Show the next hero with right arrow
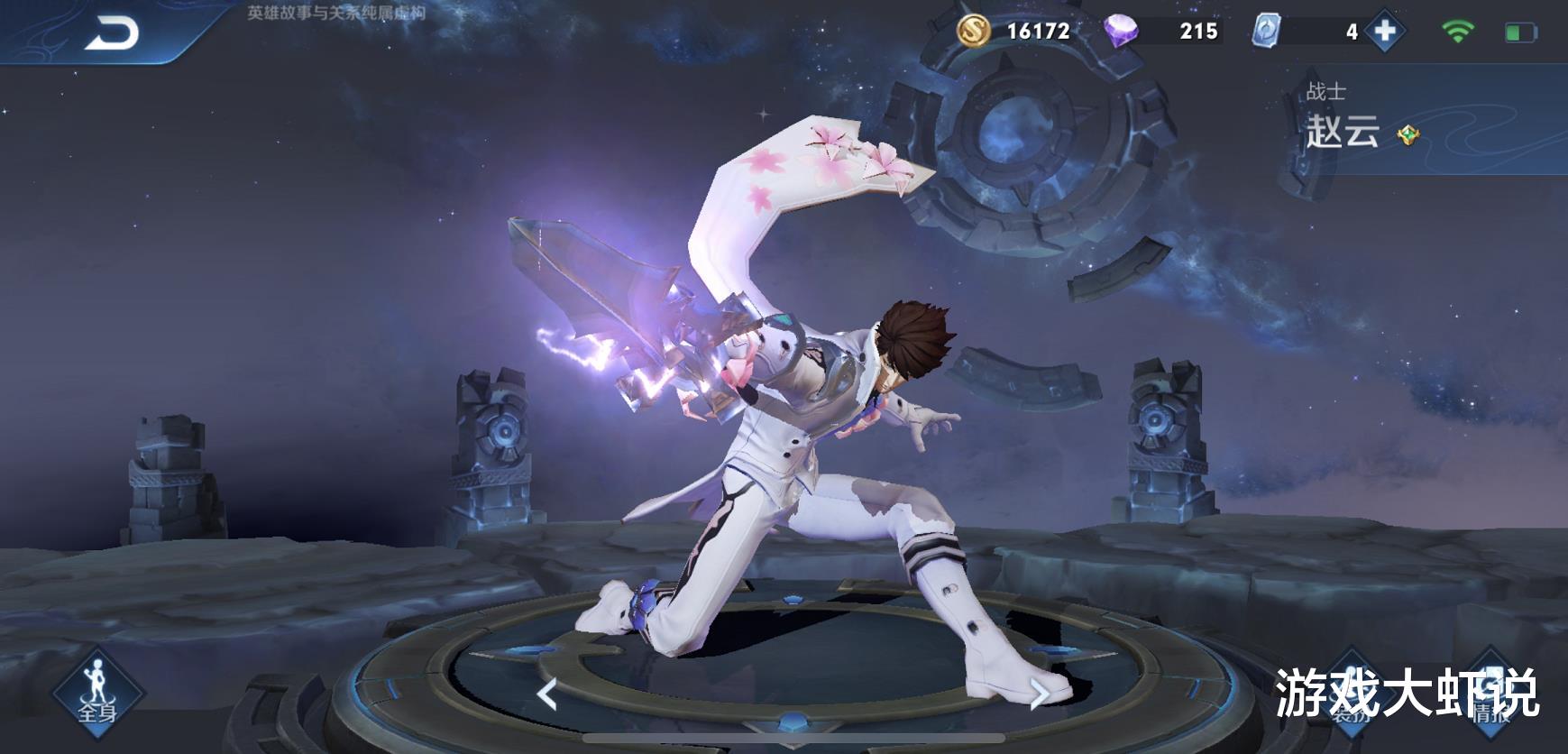The image size is (1568, 754). click(x=1039, y=694)
